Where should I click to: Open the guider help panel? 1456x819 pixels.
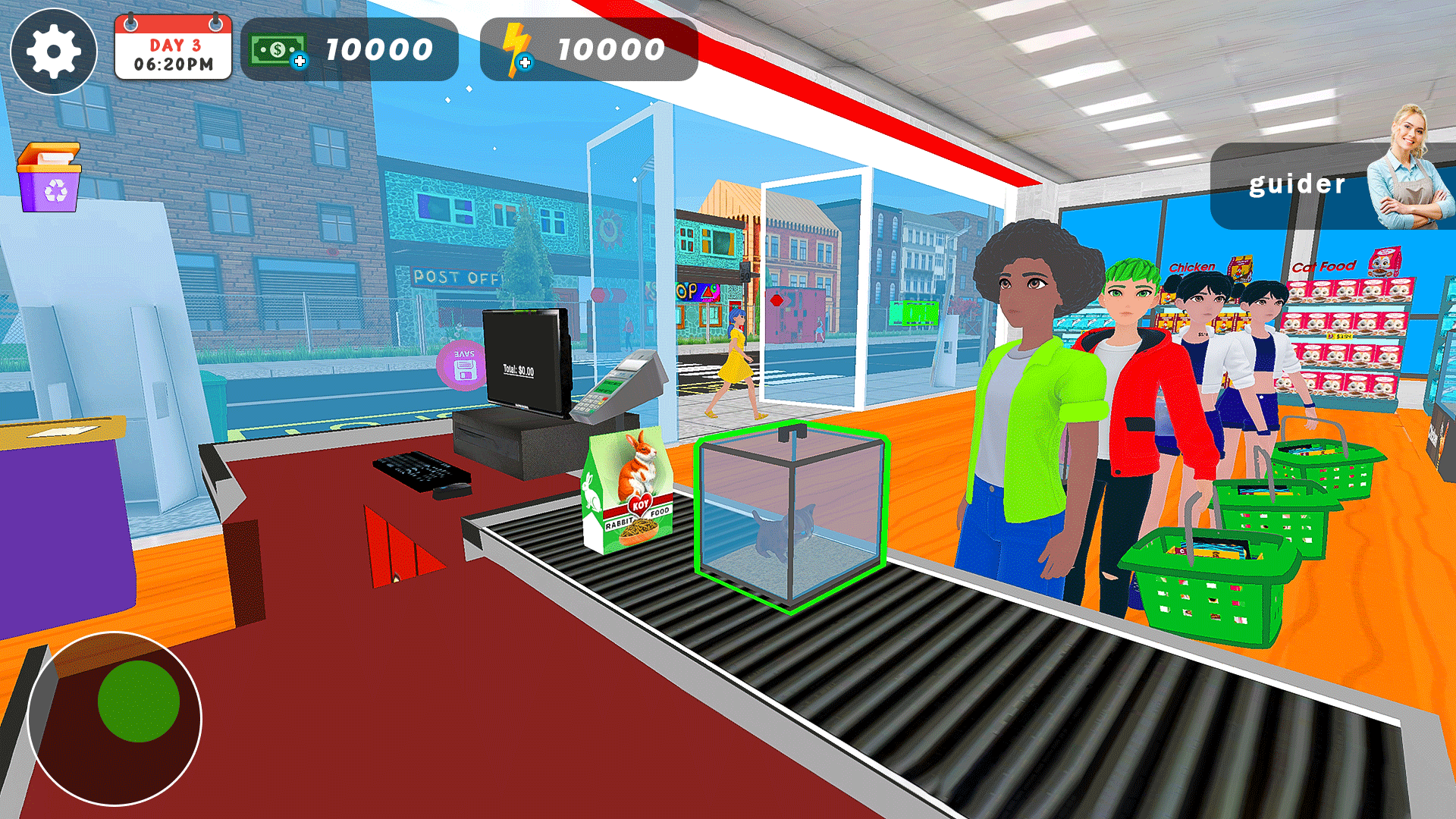point(1297,184)
